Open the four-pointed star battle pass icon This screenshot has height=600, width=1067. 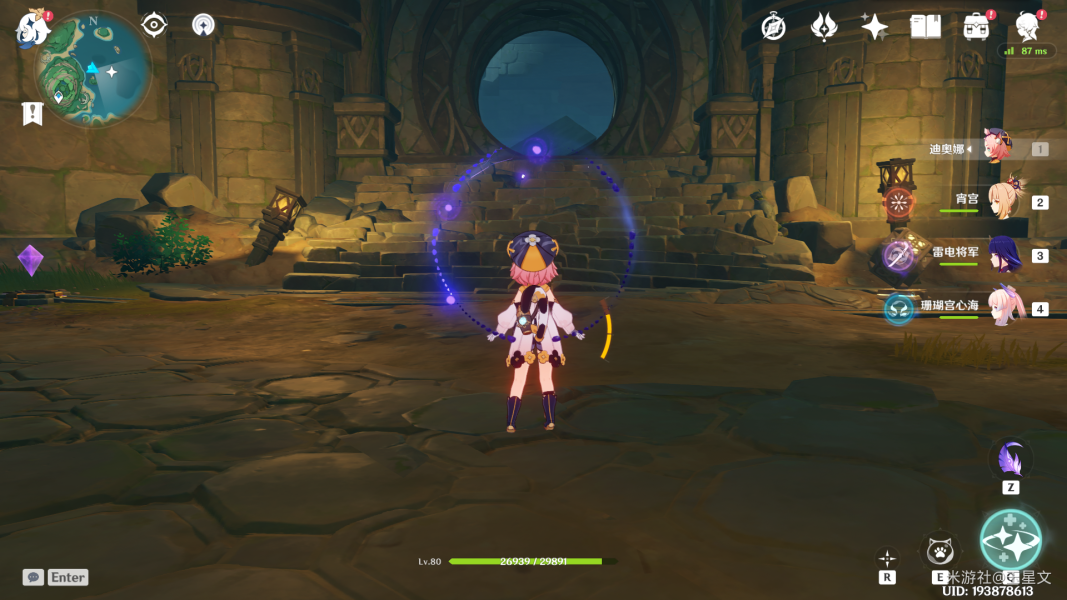point(874,27)
